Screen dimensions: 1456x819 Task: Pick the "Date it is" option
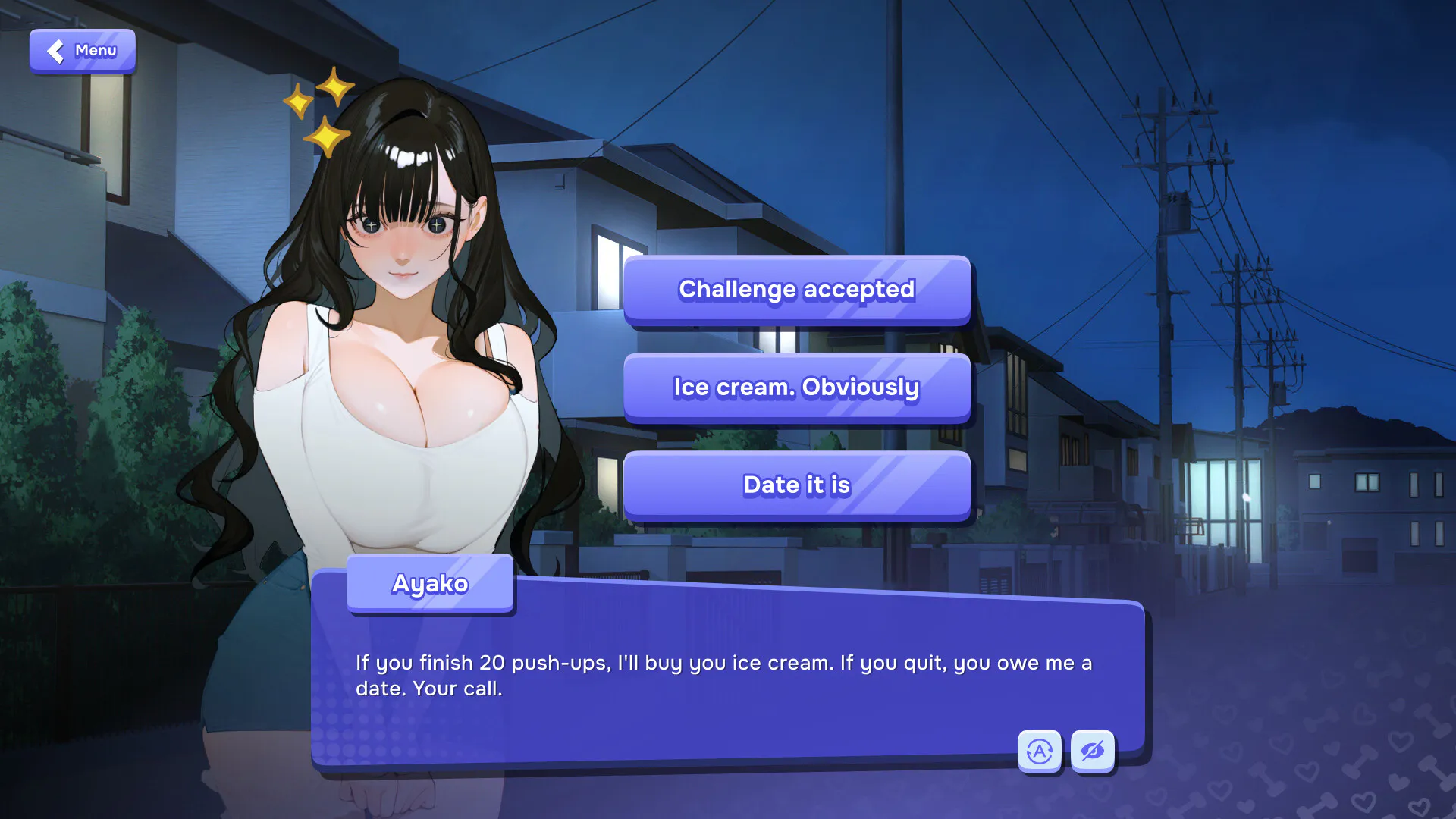click(796, 485)
